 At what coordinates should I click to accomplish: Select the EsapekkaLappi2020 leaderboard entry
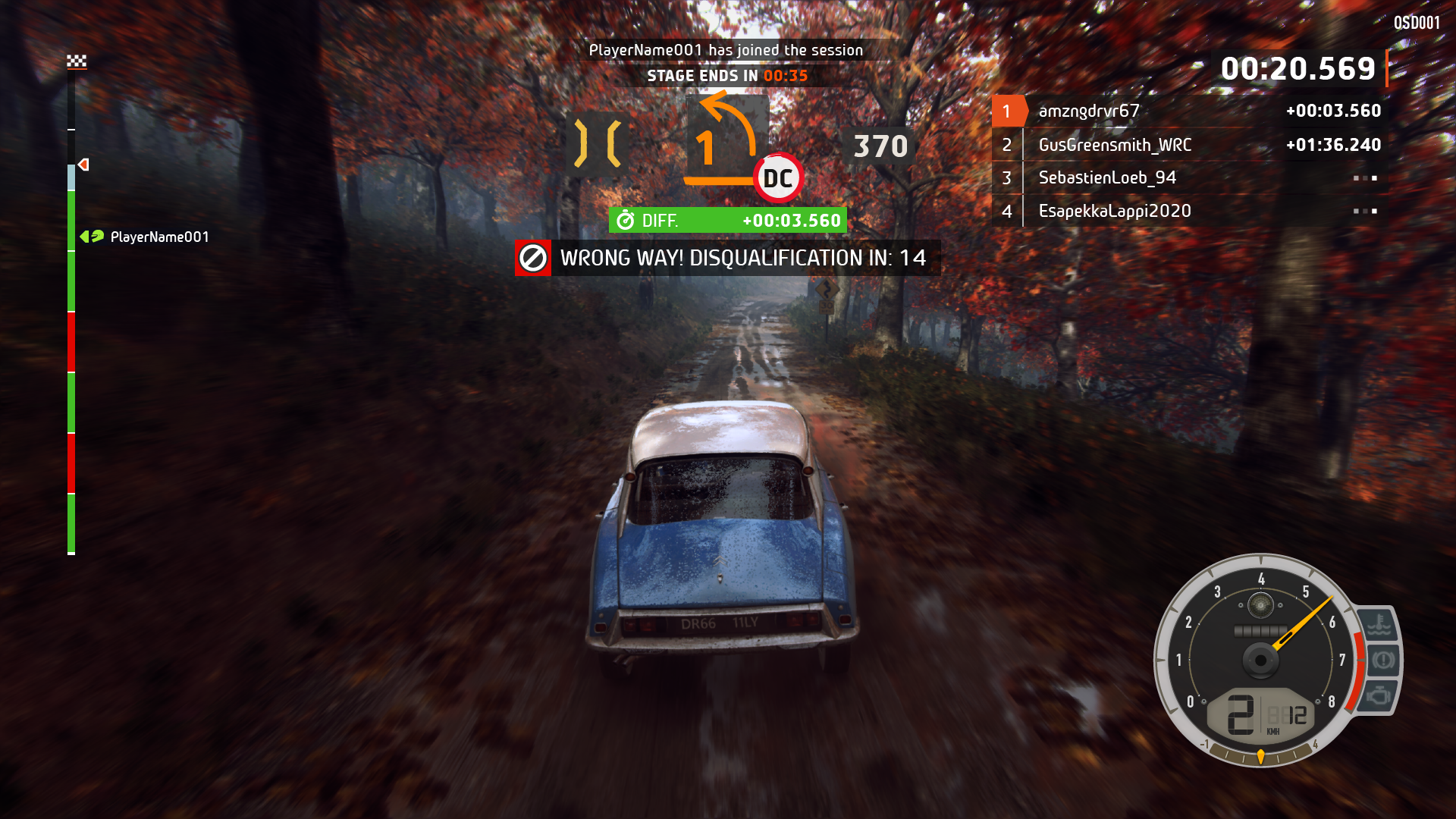pyautogui.click(x=1114, y=212)
